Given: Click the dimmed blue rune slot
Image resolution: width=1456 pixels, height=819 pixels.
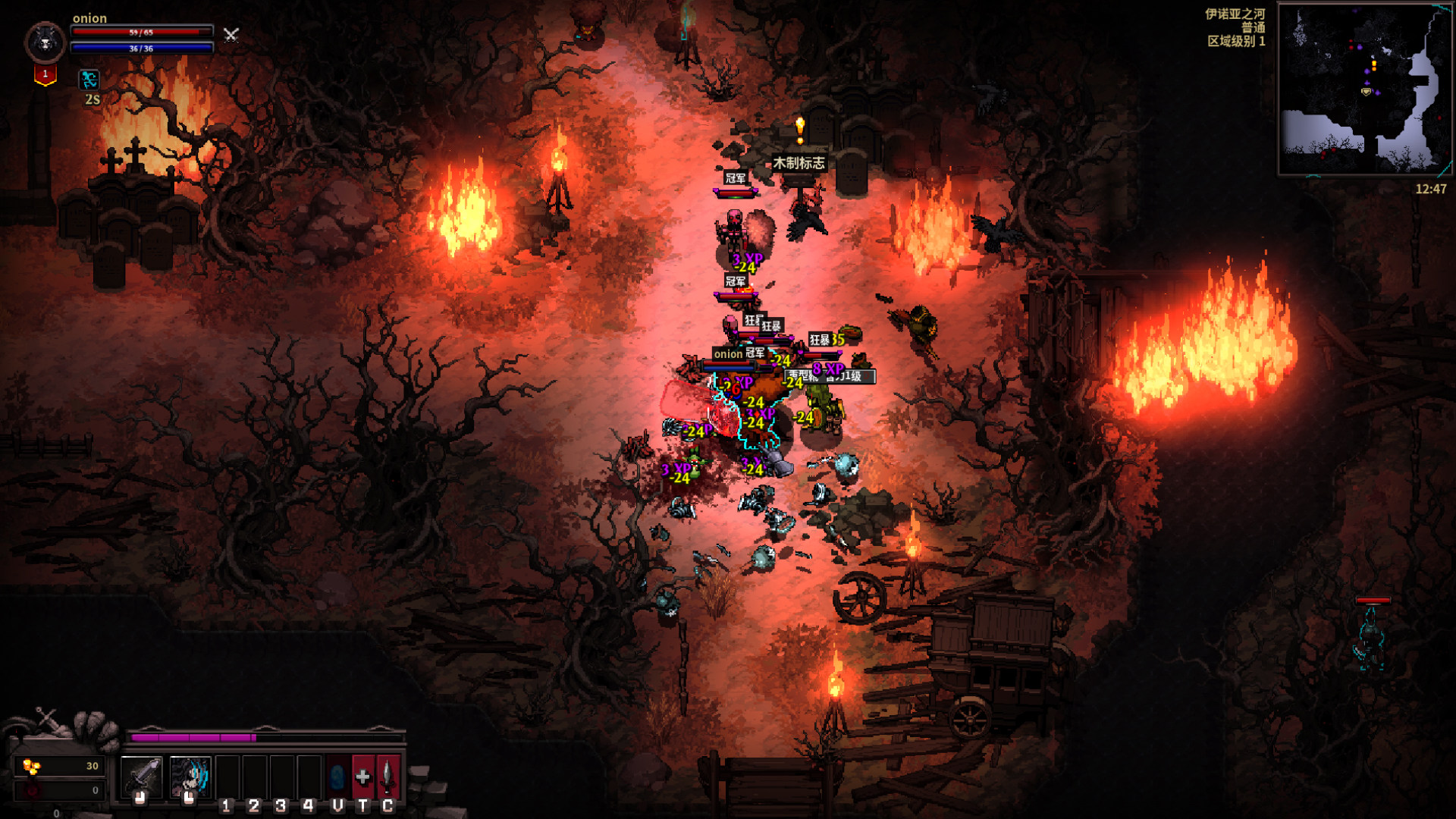Looking at the screenshot, I should [x=337, y=777].
